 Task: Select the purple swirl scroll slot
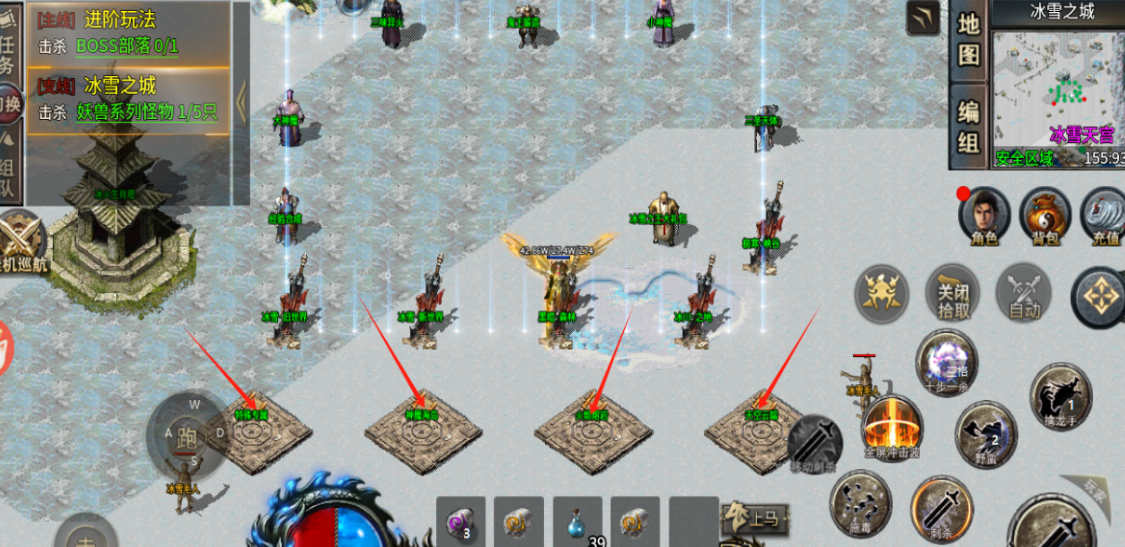coord(461,520)
